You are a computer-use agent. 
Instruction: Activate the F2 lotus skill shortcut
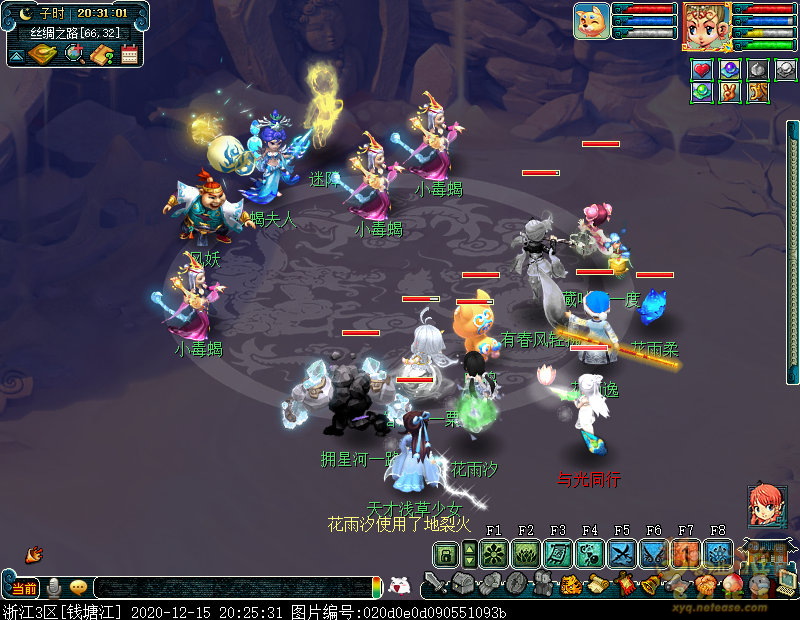pyautogui.click(x=525, y=553)
